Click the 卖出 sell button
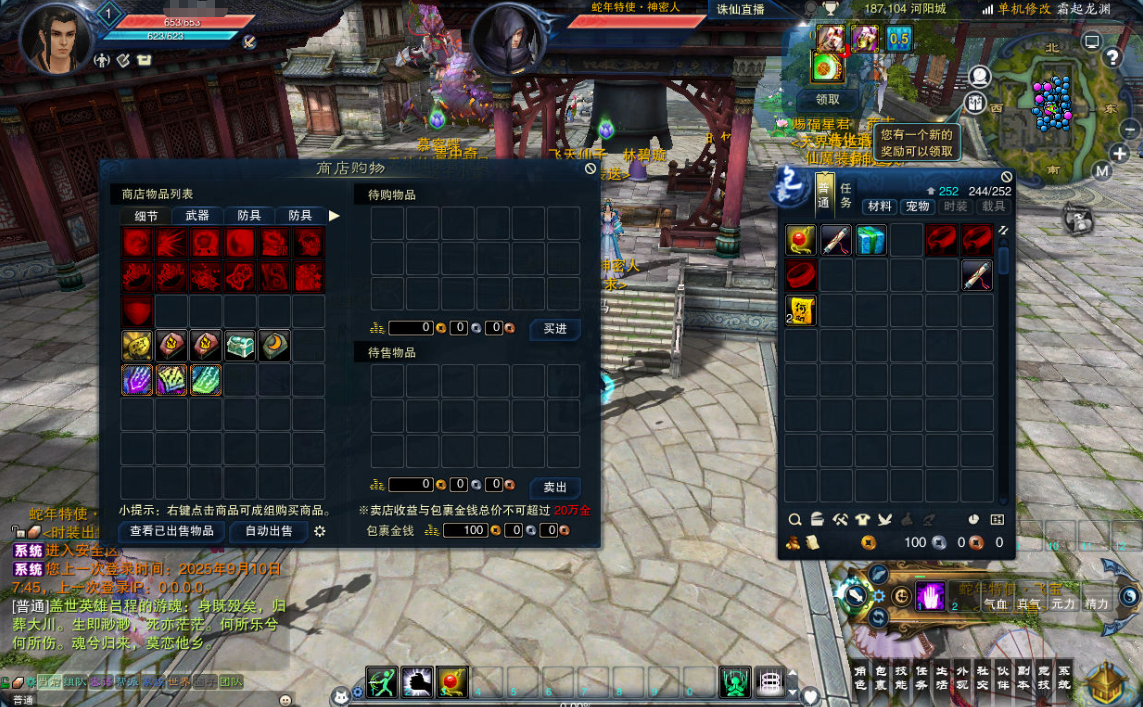Image resolution: width=1143 pixels, height=707 pixels. click(555, 487)
